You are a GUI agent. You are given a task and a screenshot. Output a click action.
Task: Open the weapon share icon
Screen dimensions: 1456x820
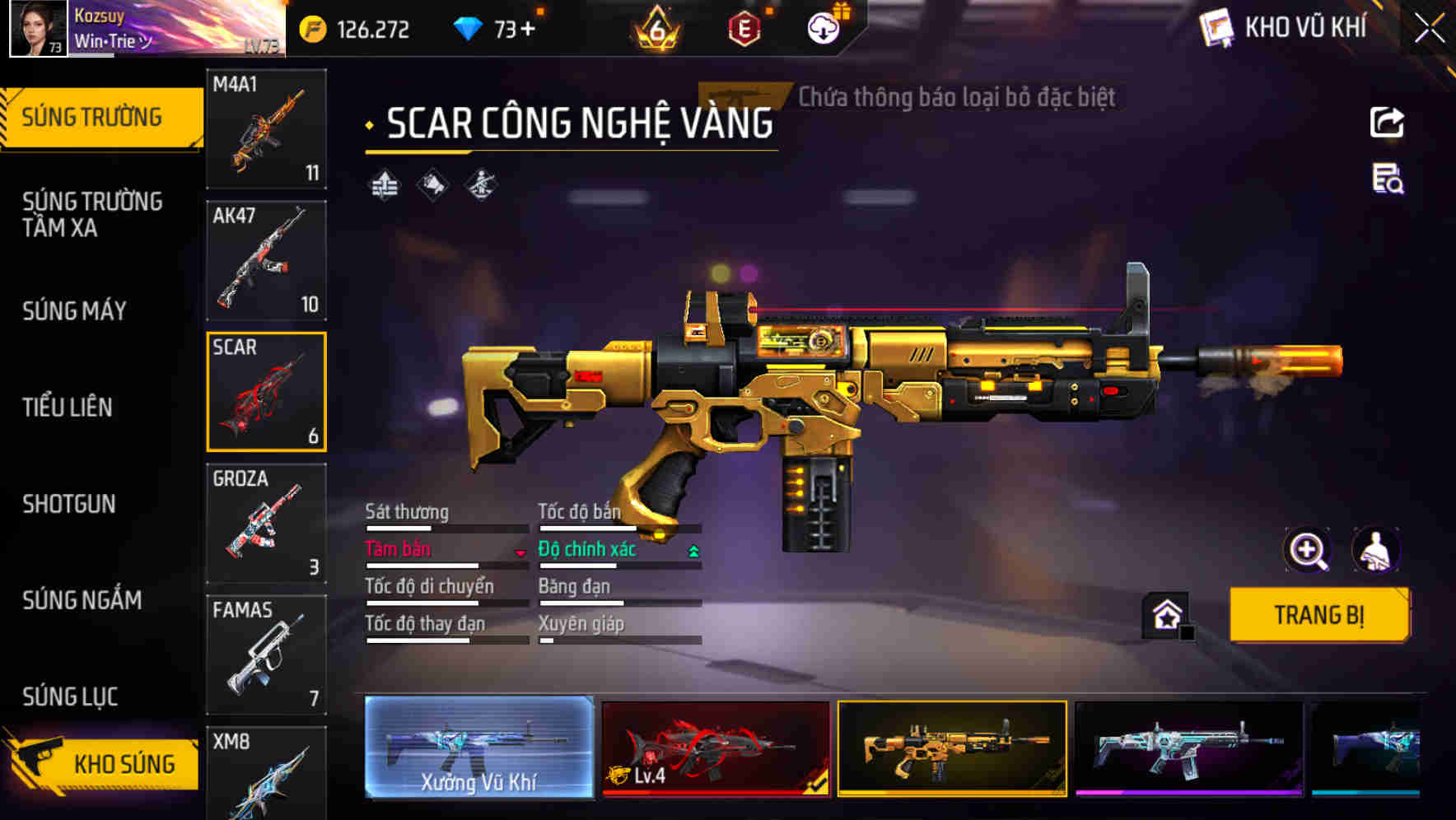click(x=1386, y=122)
